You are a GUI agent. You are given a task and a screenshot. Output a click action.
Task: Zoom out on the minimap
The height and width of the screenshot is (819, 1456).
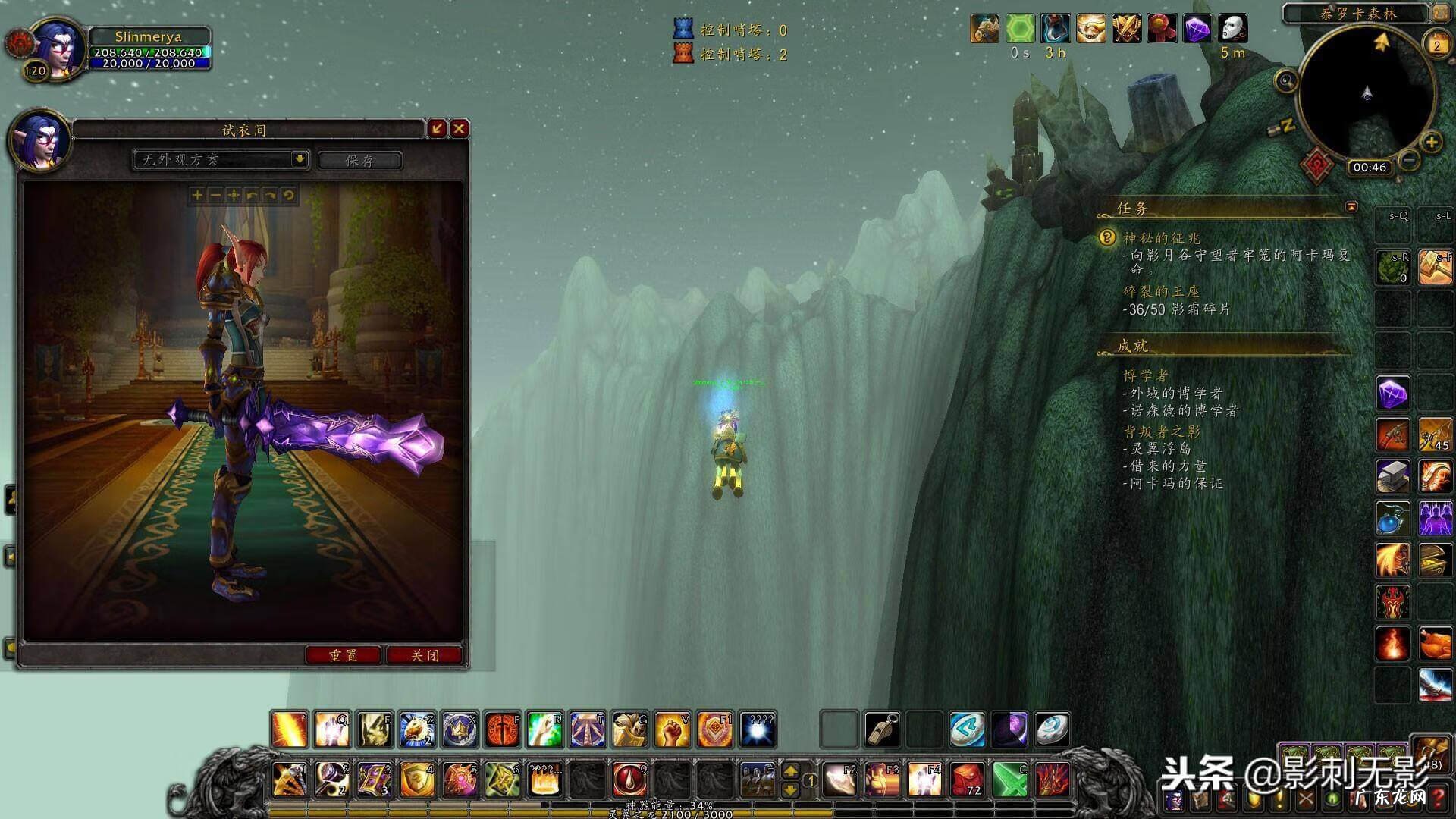point(1409,160)
